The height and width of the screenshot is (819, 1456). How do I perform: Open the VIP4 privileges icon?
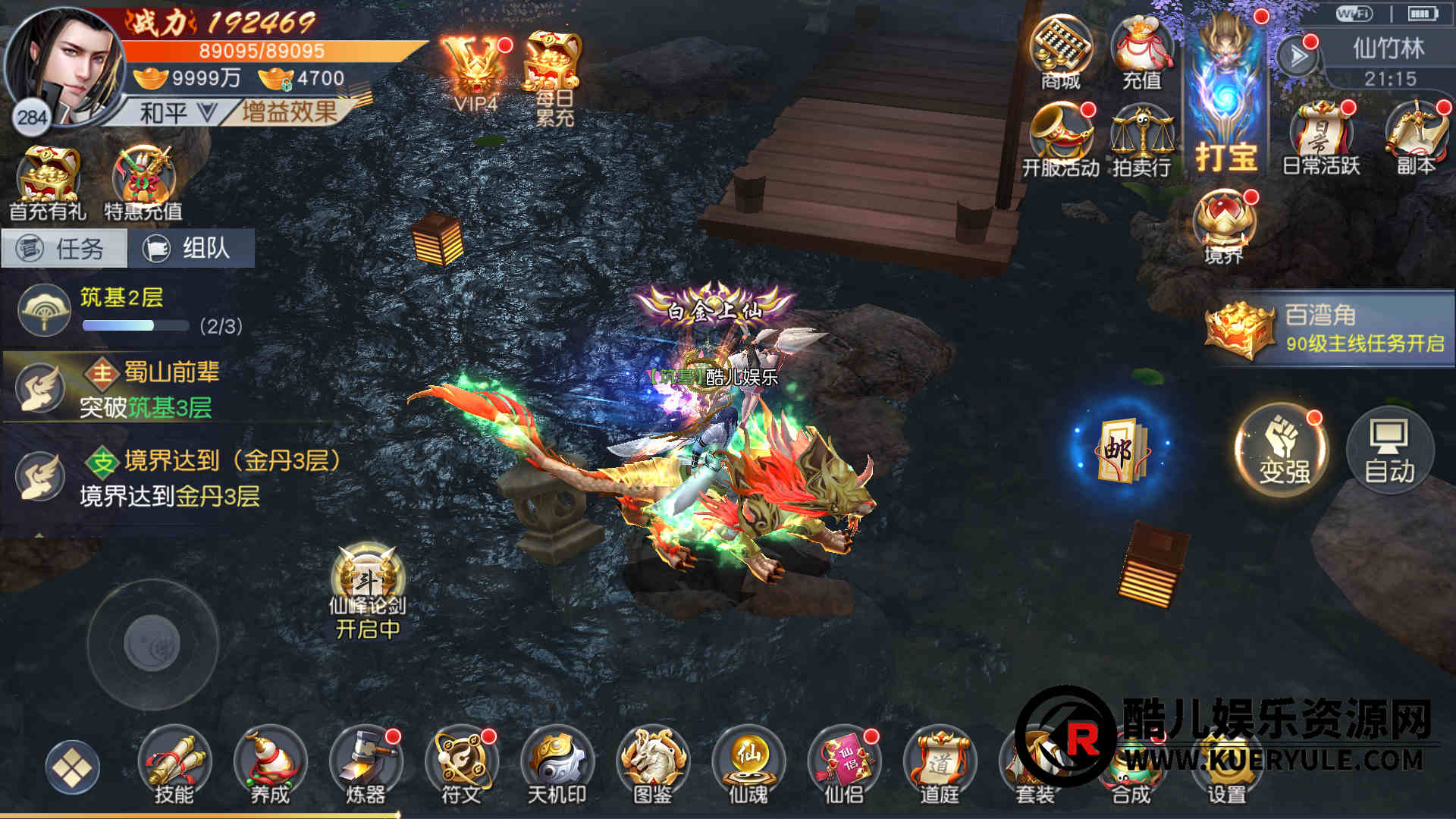(x=476, y=74)
